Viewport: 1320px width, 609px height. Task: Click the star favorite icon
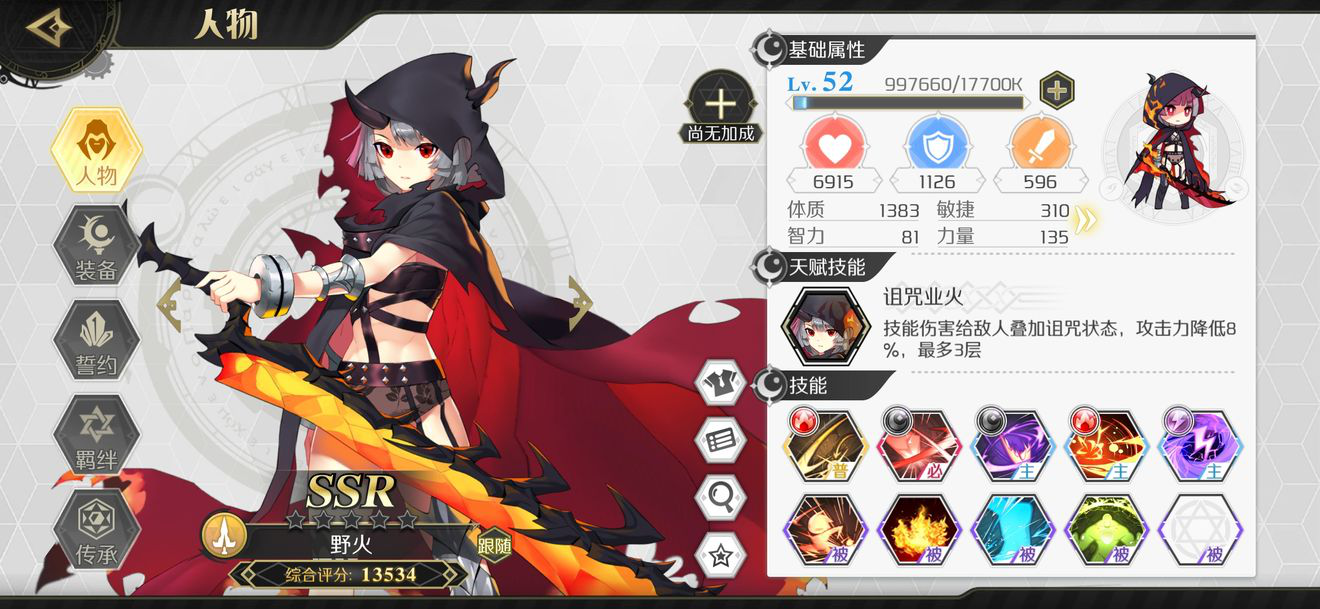coord(721,553)
